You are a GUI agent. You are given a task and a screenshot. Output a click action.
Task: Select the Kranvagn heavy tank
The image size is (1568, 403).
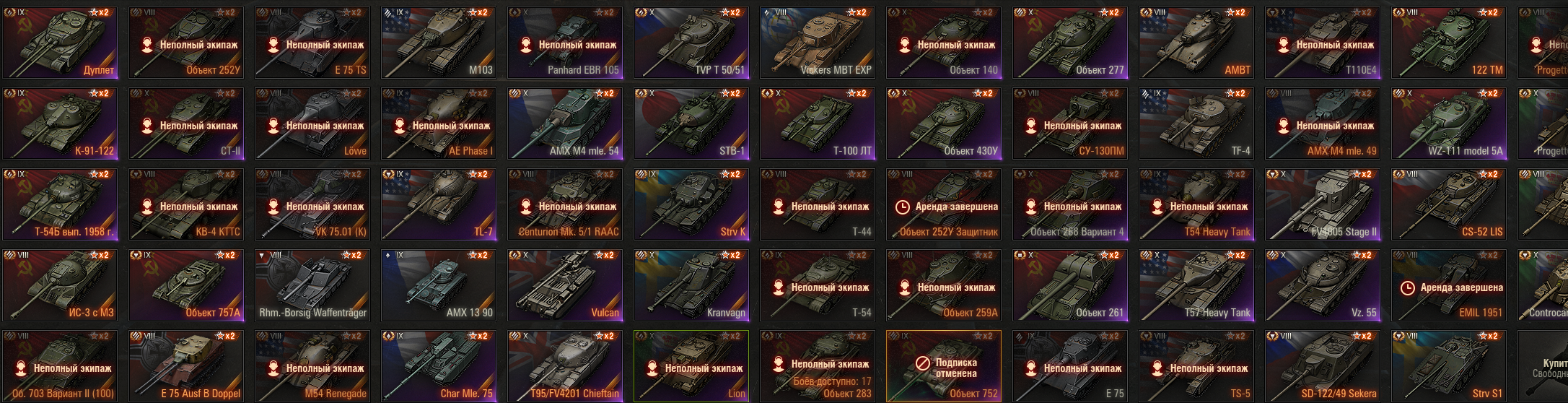[691, 285]
